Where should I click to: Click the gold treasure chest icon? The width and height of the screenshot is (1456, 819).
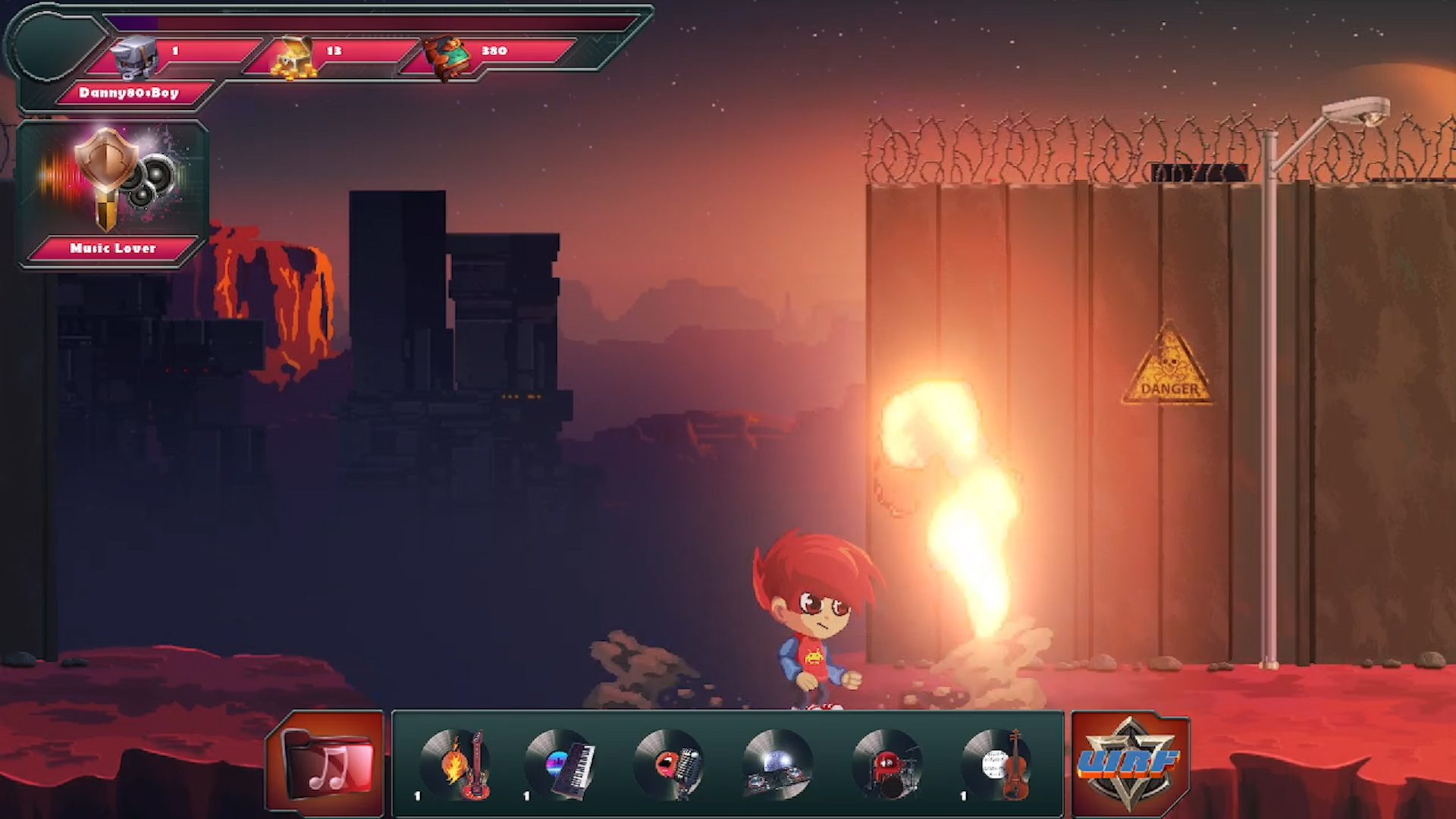(294, 58)
